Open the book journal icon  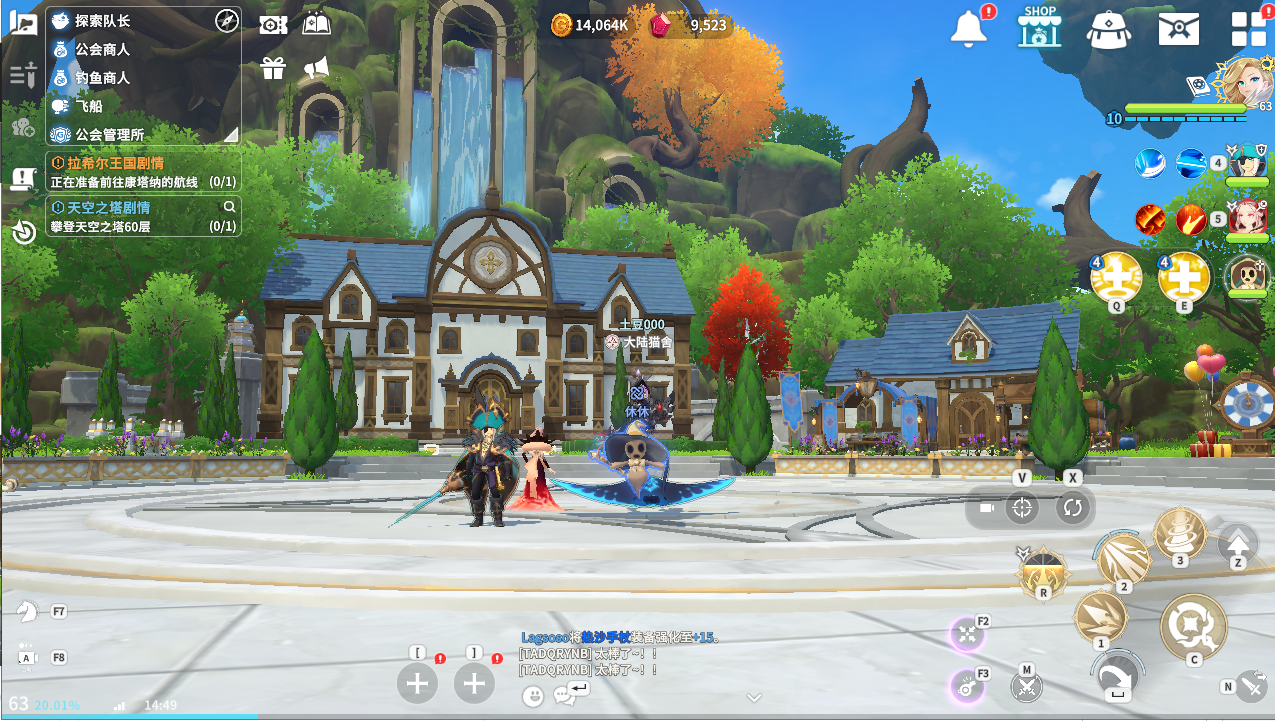(x=316, y=24)
